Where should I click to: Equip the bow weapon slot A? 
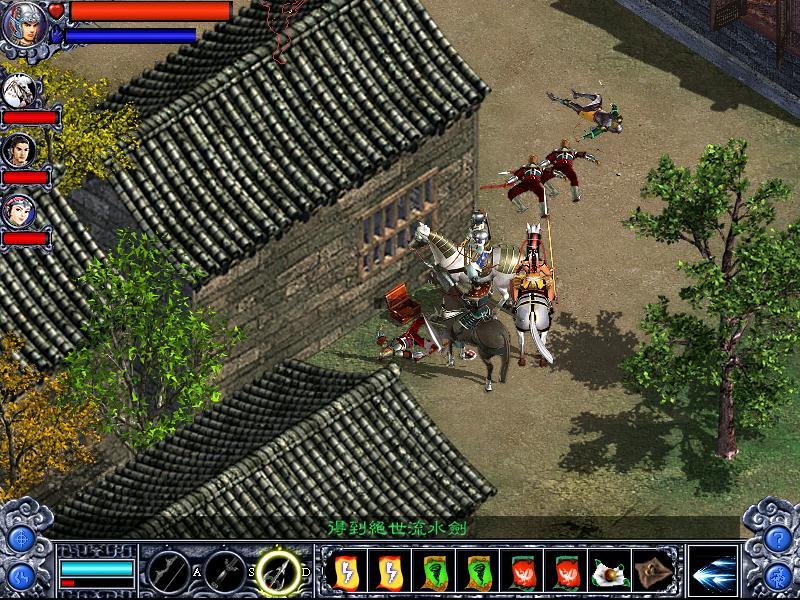(166, 571)
